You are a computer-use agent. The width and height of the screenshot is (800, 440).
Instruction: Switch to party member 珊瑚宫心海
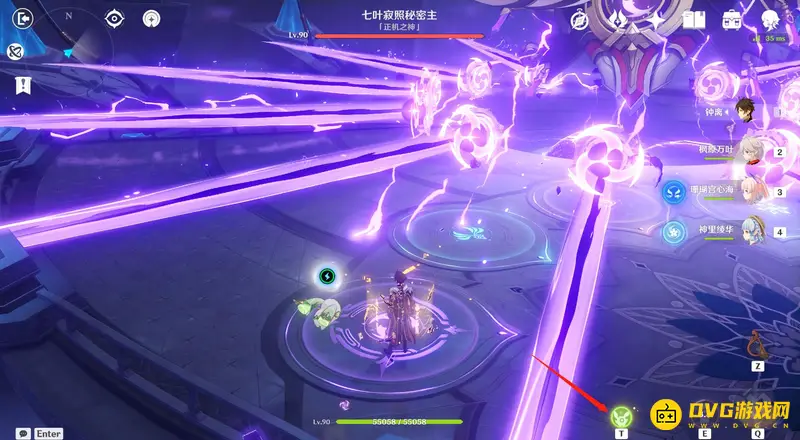[x=755, y=190]
